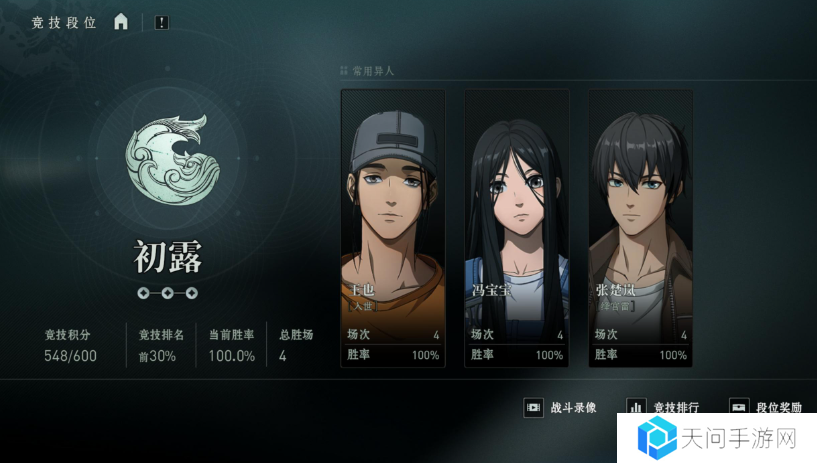Select the 王也 character card
This screenshot has height=463, width=817.
coord(393,228)
